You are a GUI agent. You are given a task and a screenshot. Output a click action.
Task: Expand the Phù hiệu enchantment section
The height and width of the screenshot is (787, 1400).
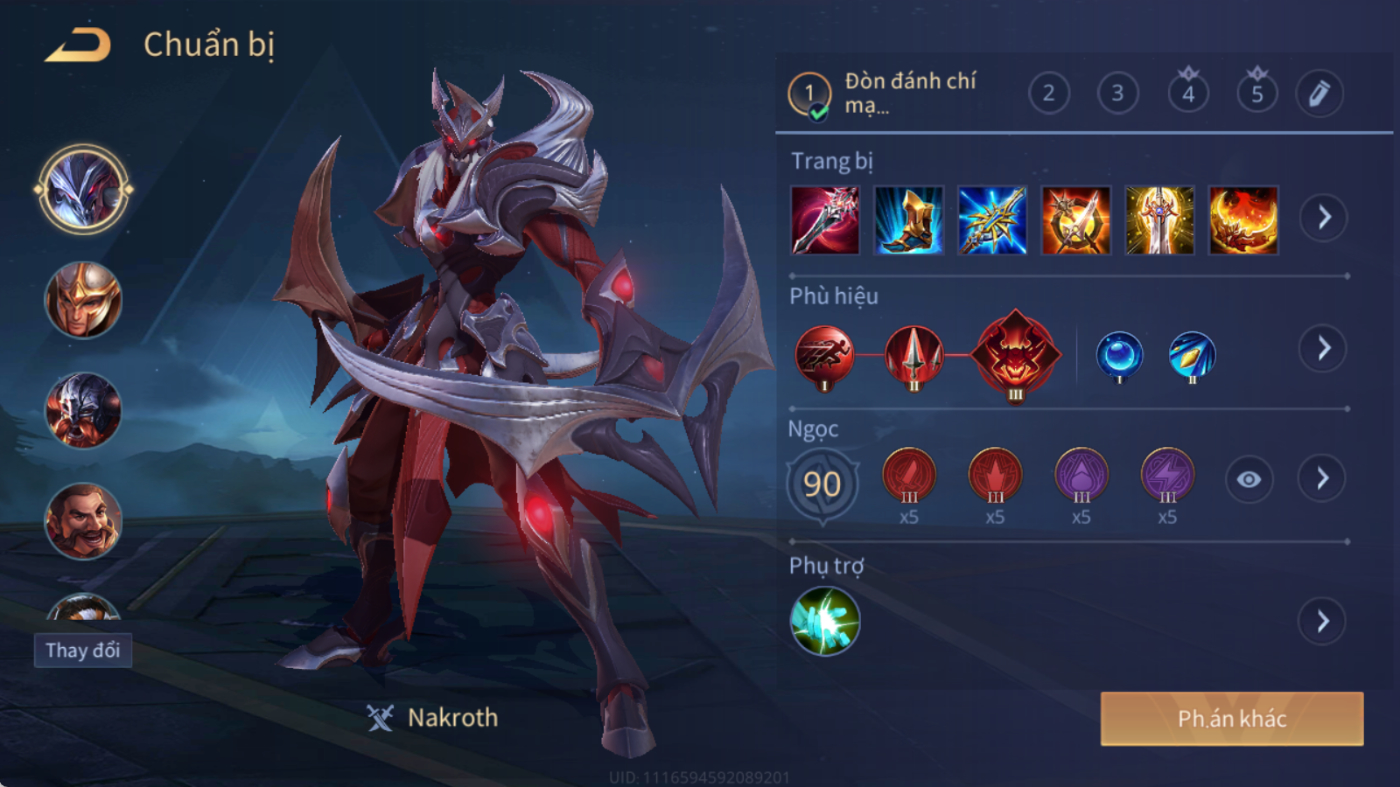pyautogui.click(x=1323, y=348)
